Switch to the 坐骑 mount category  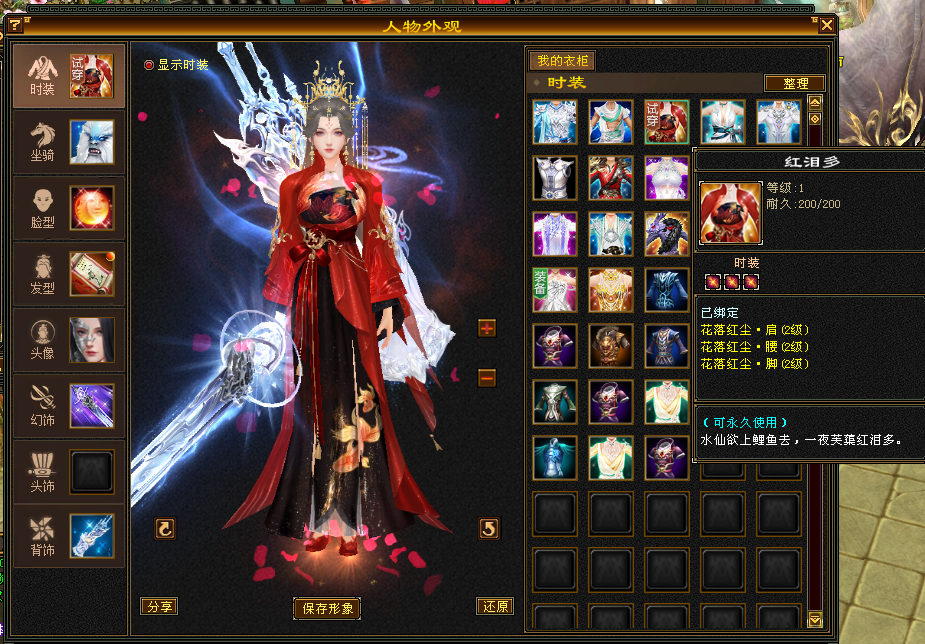(68, 141)
